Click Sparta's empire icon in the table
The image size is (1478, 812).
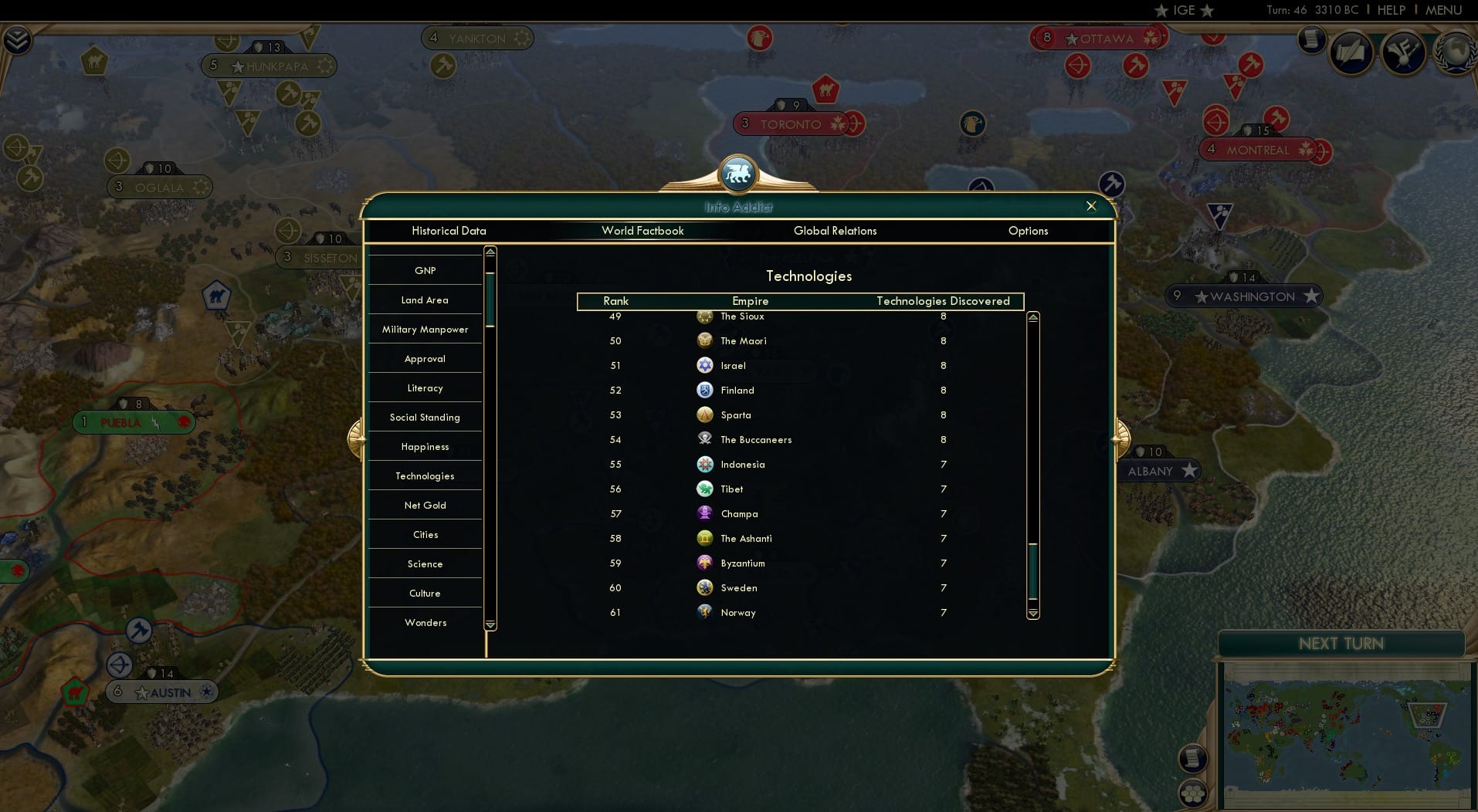pos(703,414)
